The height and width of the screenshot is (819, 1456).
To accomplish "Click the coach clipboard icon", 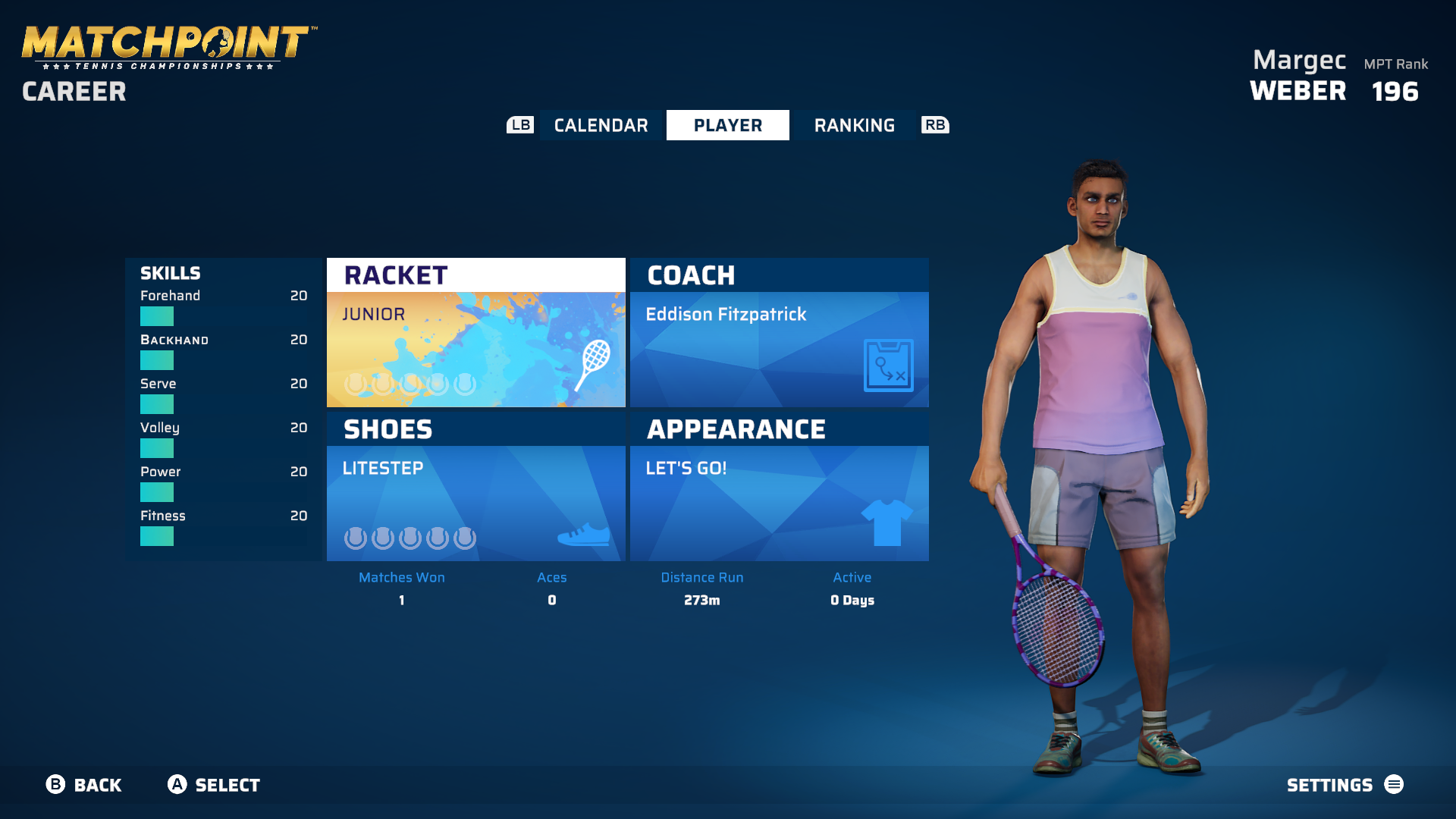I will point(888,368).
